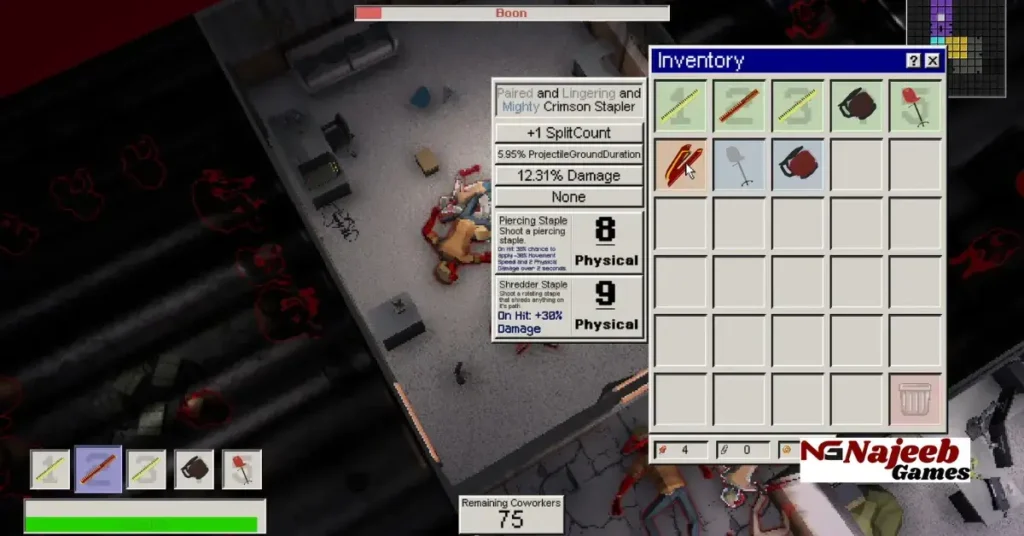This screenshot has height=536, width=1024.
Task: Select the red coffee mug in inventory
Action: (798, 165)
